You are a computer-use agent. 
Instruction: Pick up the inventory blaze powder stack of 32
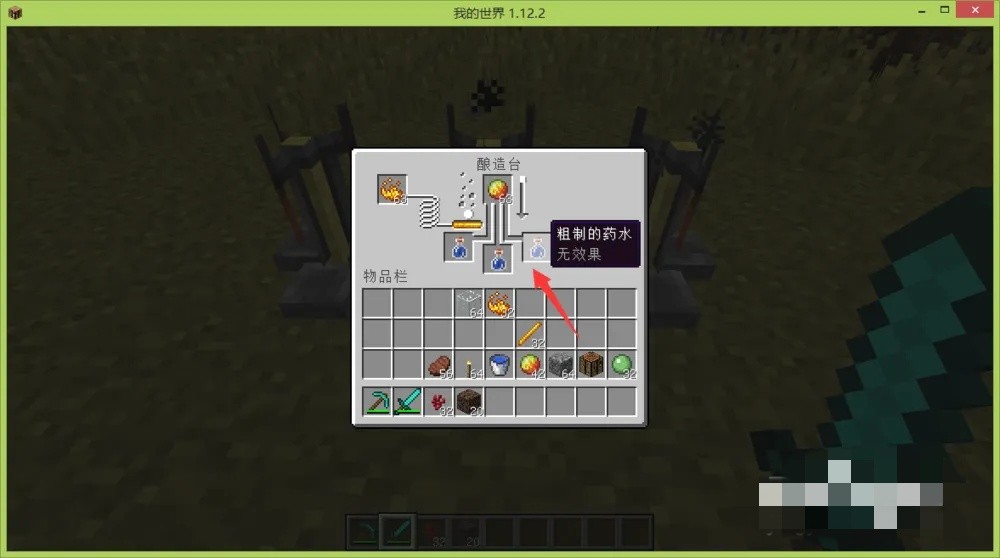(499, 302)
